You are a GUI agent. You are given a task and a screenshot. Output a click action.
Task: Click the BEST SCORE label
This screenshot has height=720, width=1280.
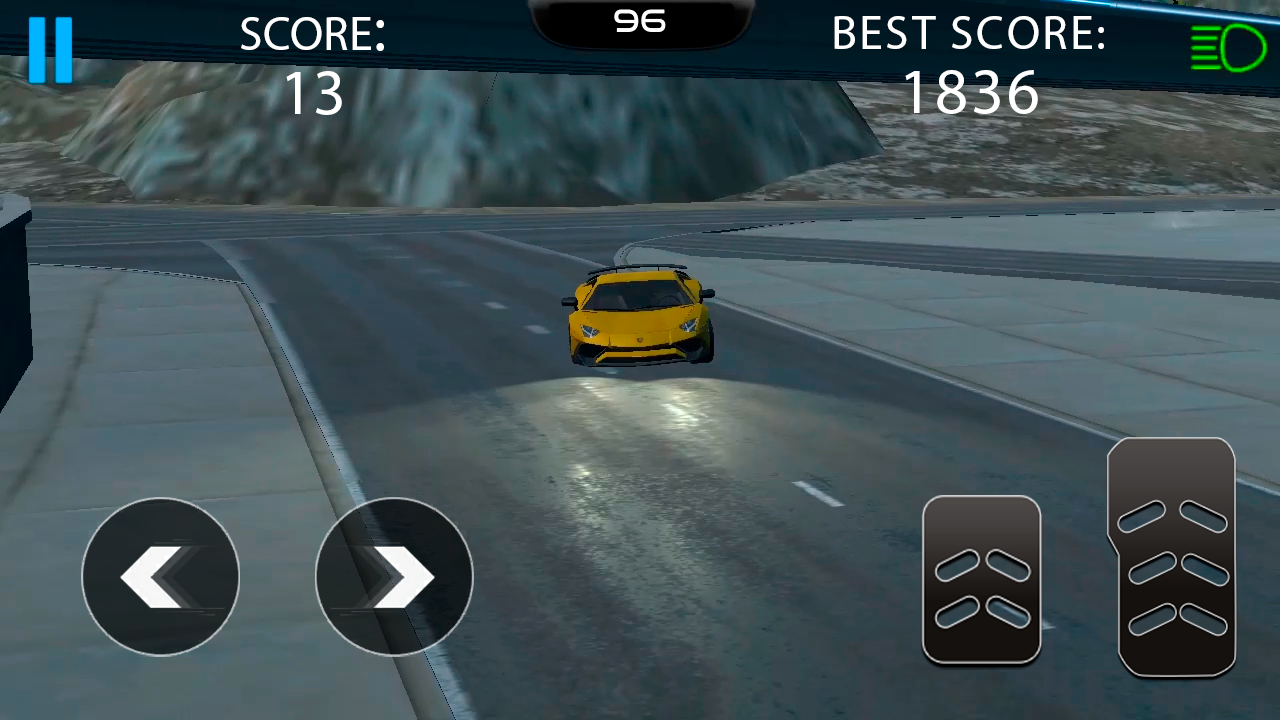(x=968, y=33)
